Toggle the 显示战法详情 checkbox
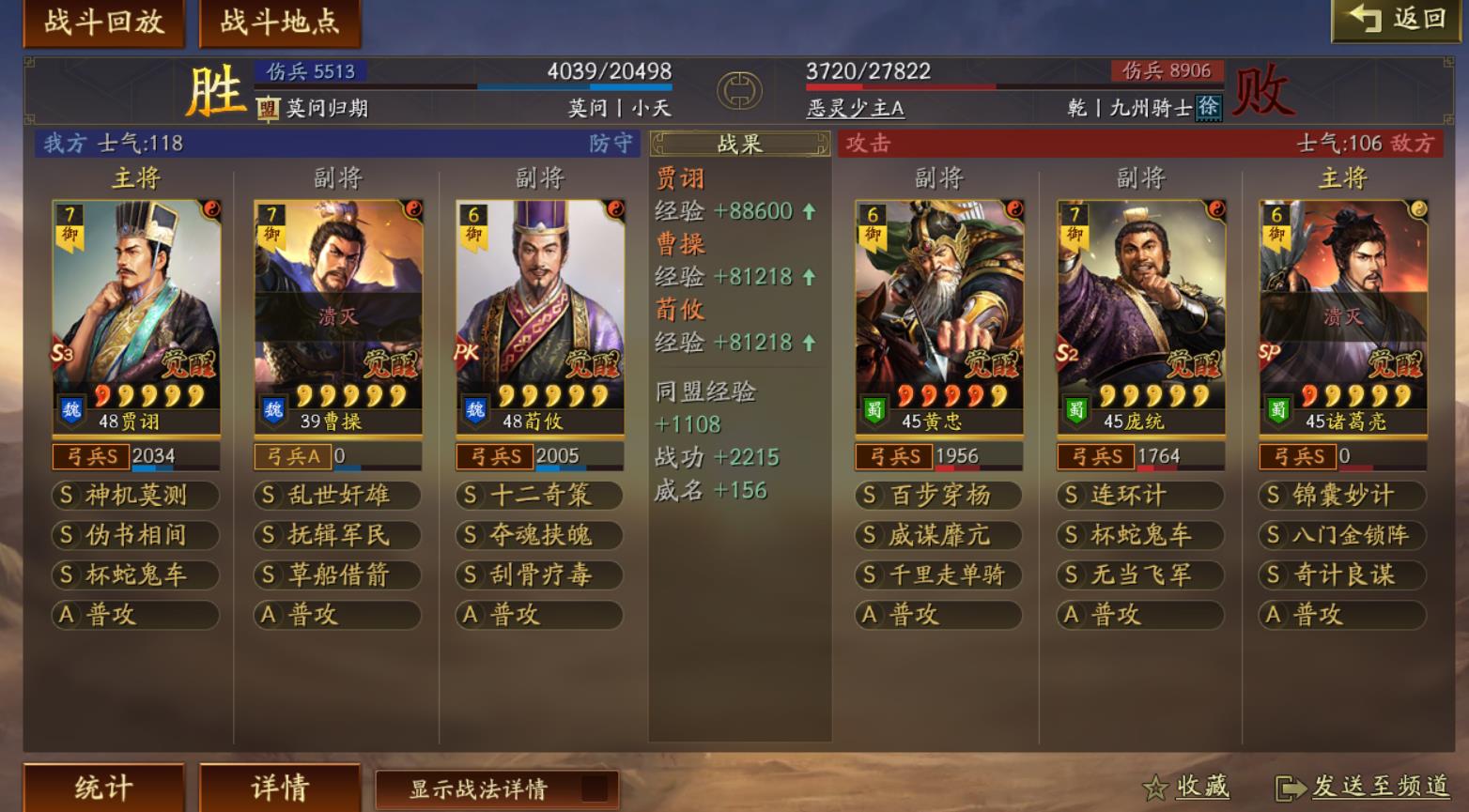 coord(594,789)
